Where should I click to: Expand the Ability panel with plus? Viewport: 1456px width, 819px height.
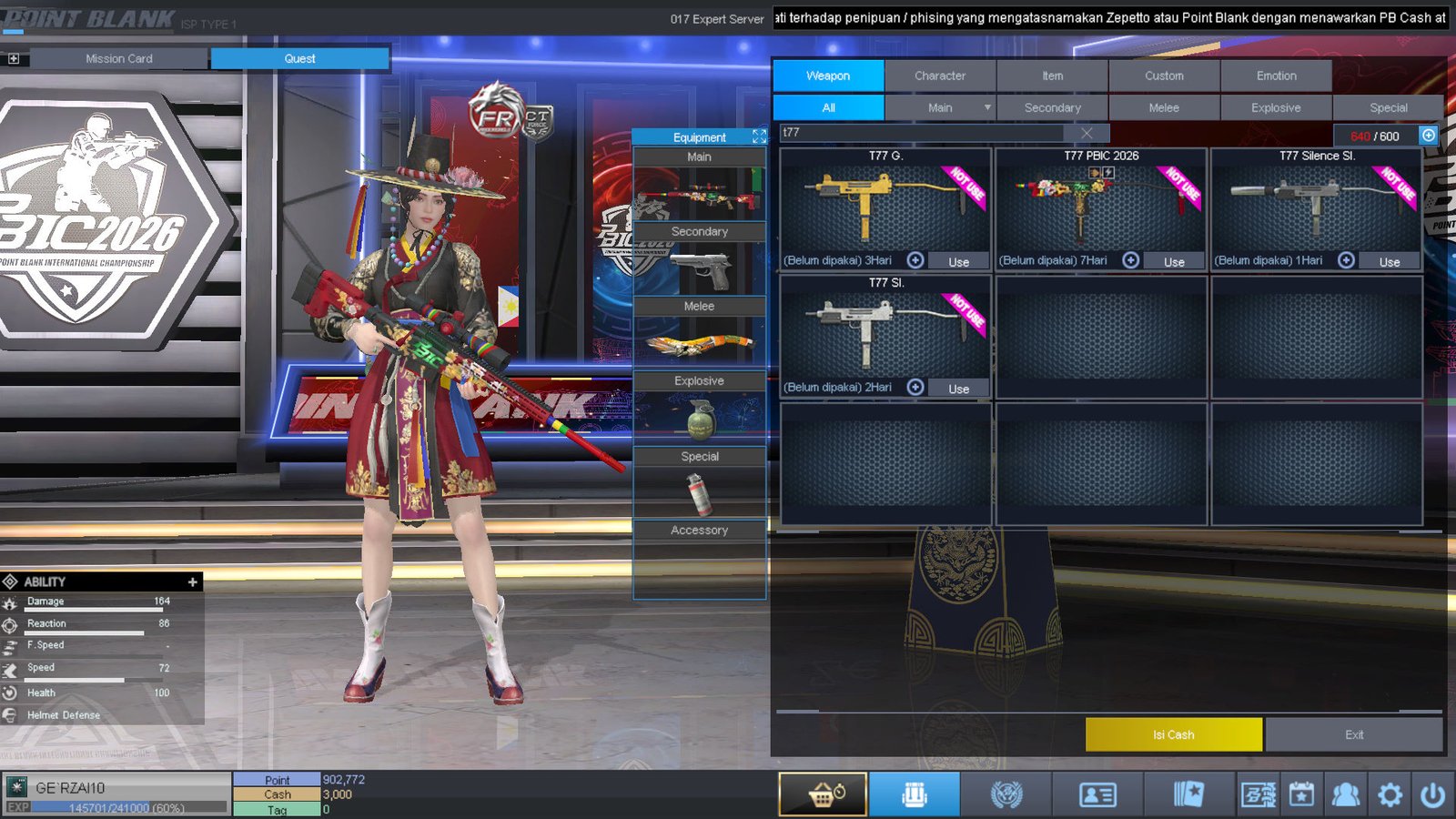coord(192,581)
